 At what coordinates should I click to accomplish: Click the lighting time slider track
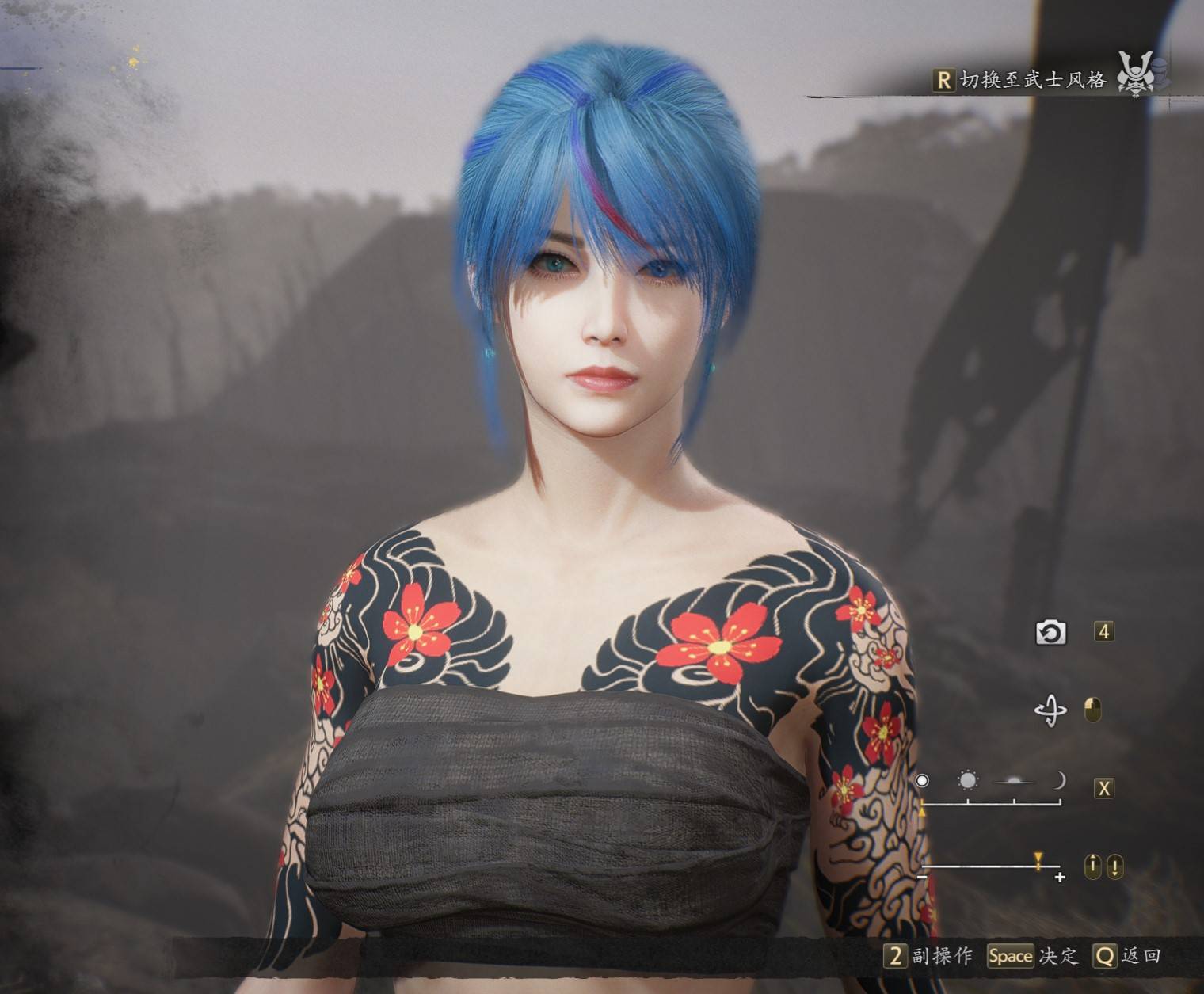(x=990, y=803)
